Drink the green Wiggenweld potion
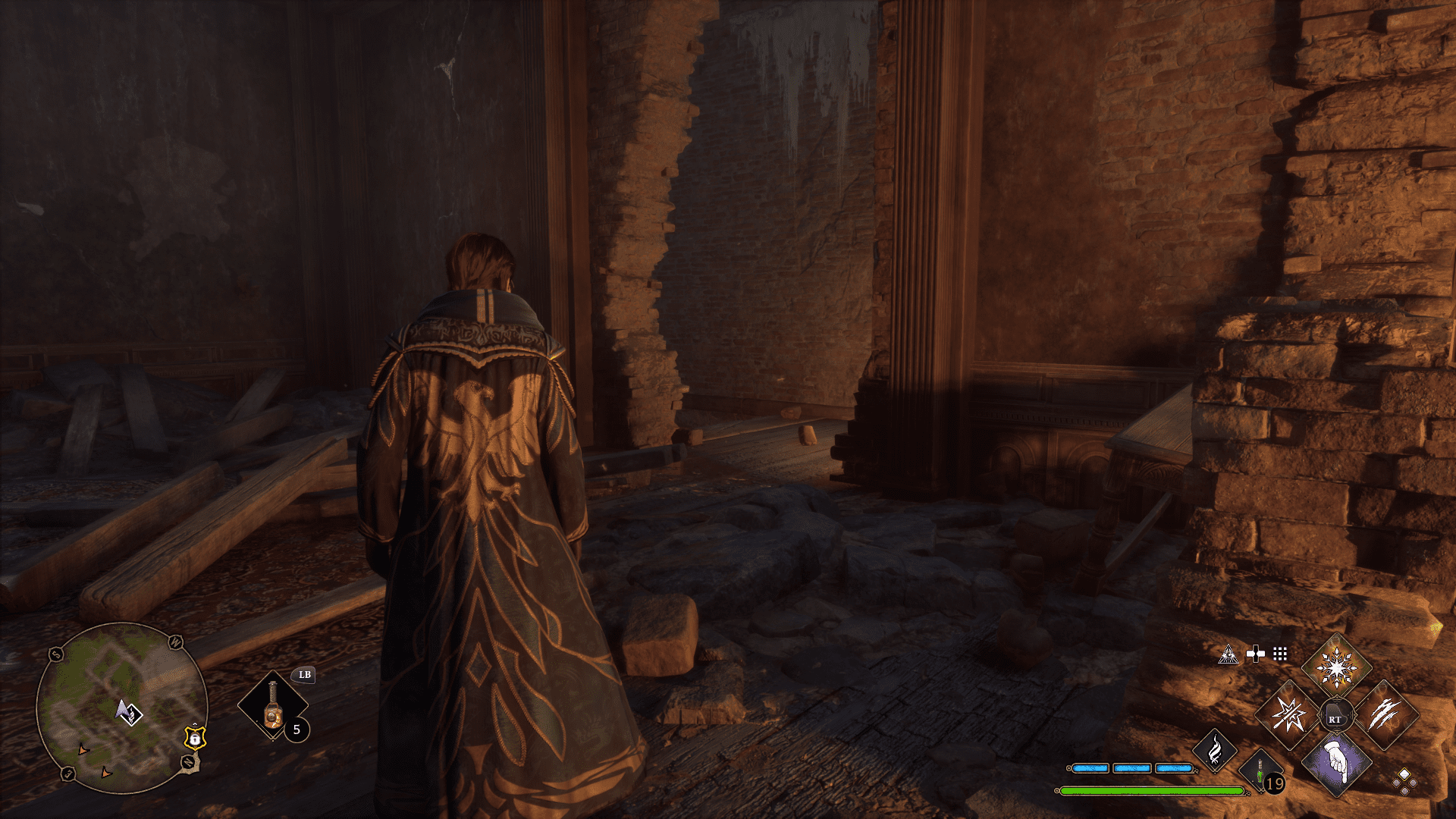The width and height of the screenshot is (1456, 819). (x=1260, y=772)
